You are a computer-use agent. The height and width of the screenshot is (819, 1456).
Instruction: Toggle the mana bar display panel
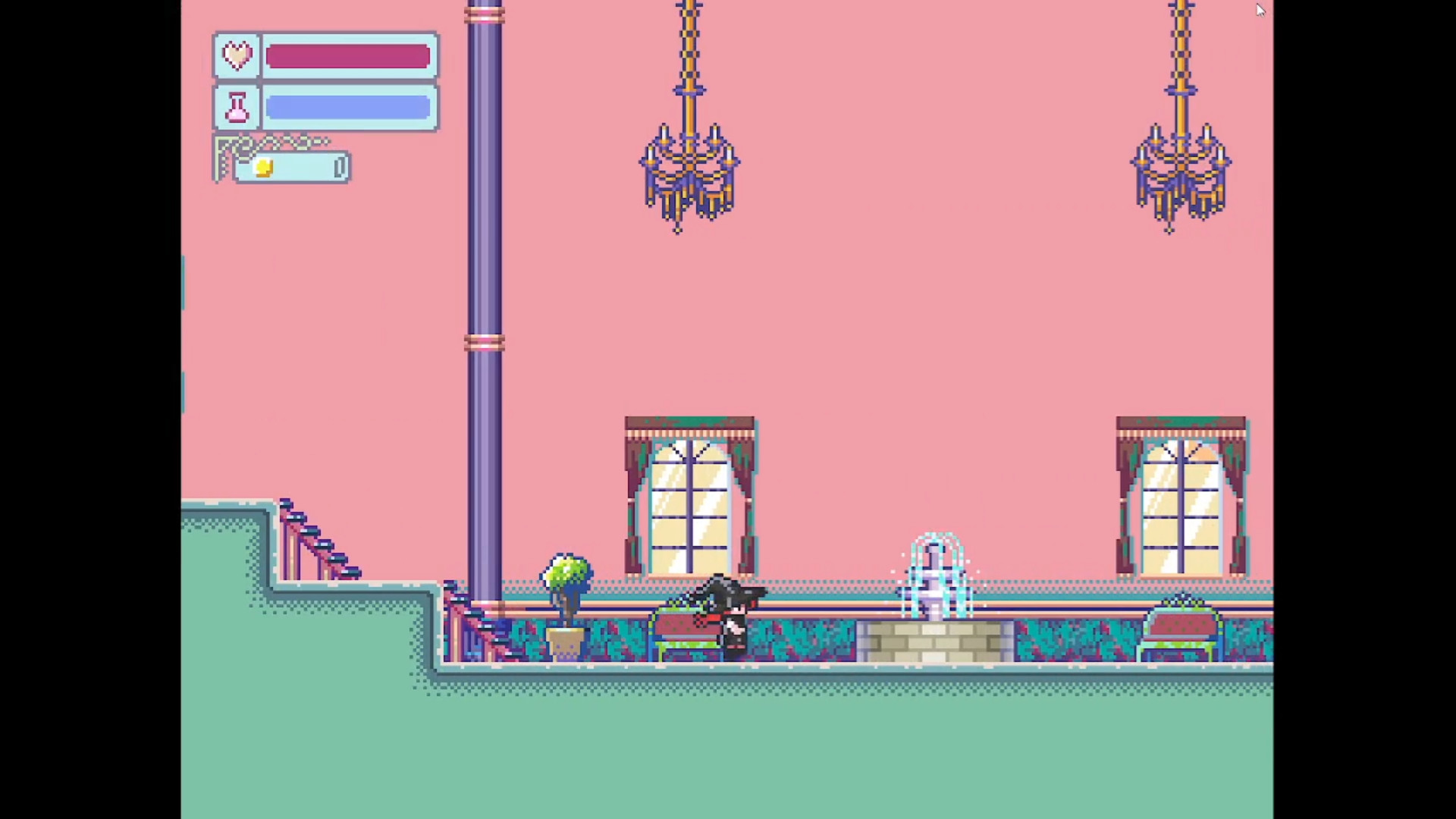click(x=325, y=106)
